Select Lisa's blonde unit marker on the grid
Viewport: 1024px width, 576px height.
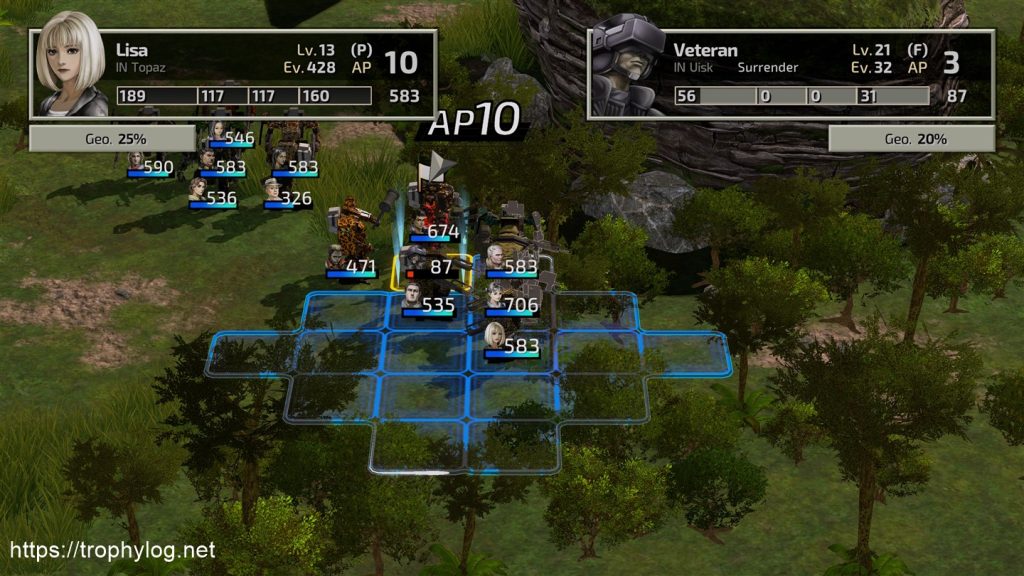(510, 343)
